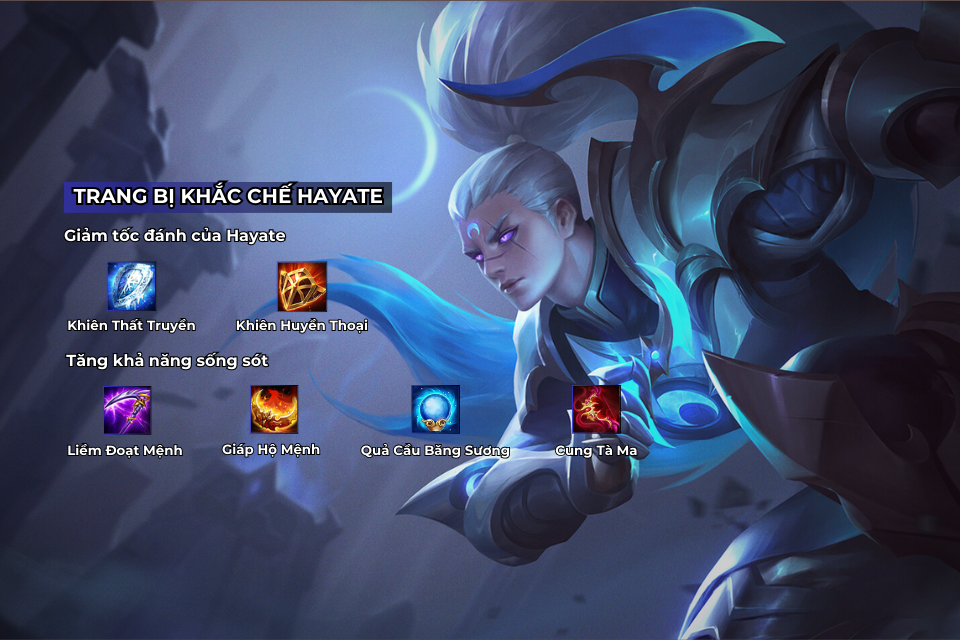Click the Liềm Đoạt Mệnh scythe icon
The image size is (960, 640).
point(127,410)
